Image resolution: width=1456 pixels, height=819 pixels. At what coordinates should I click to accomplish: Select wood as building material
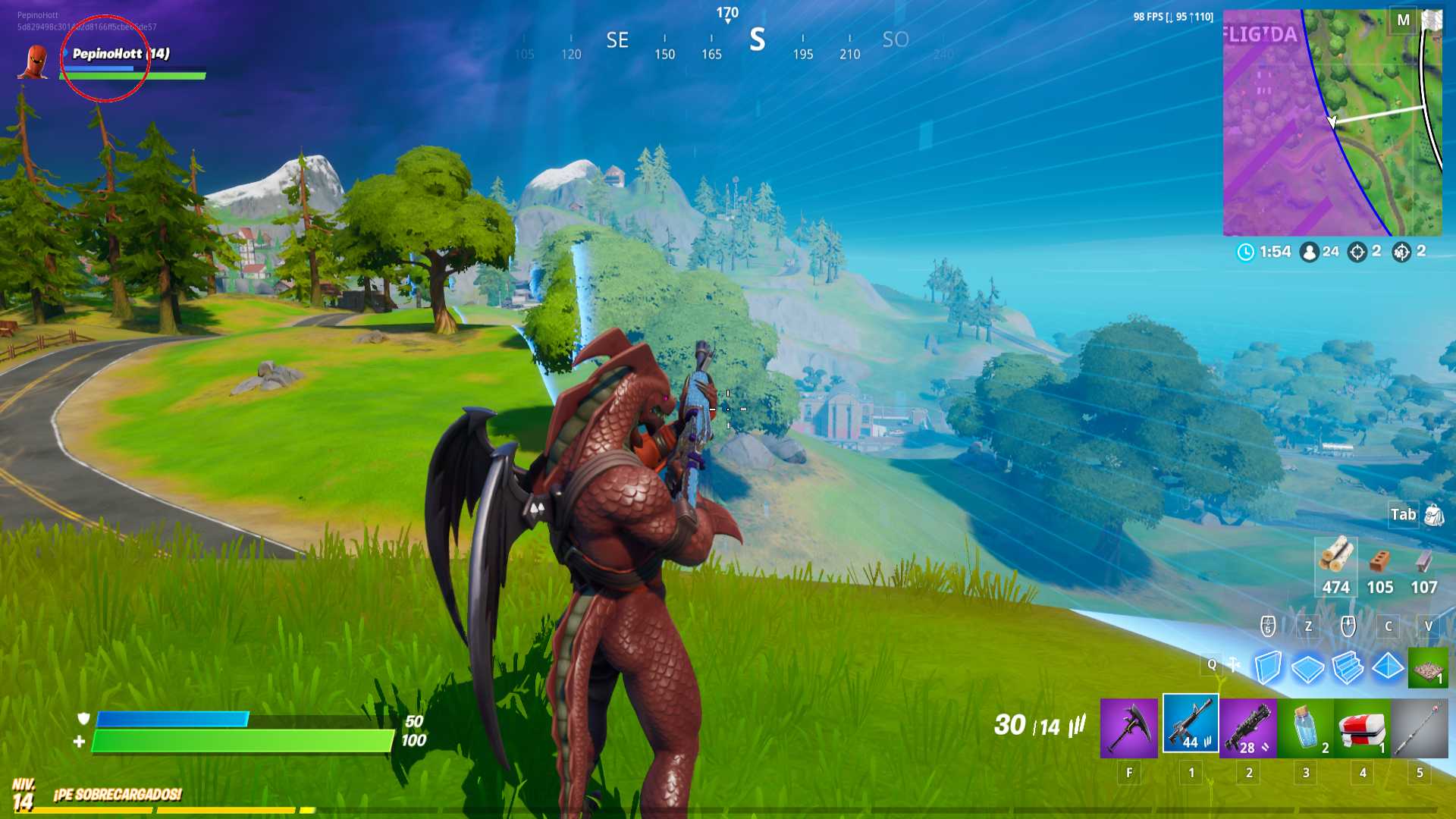coord(1335,566)
